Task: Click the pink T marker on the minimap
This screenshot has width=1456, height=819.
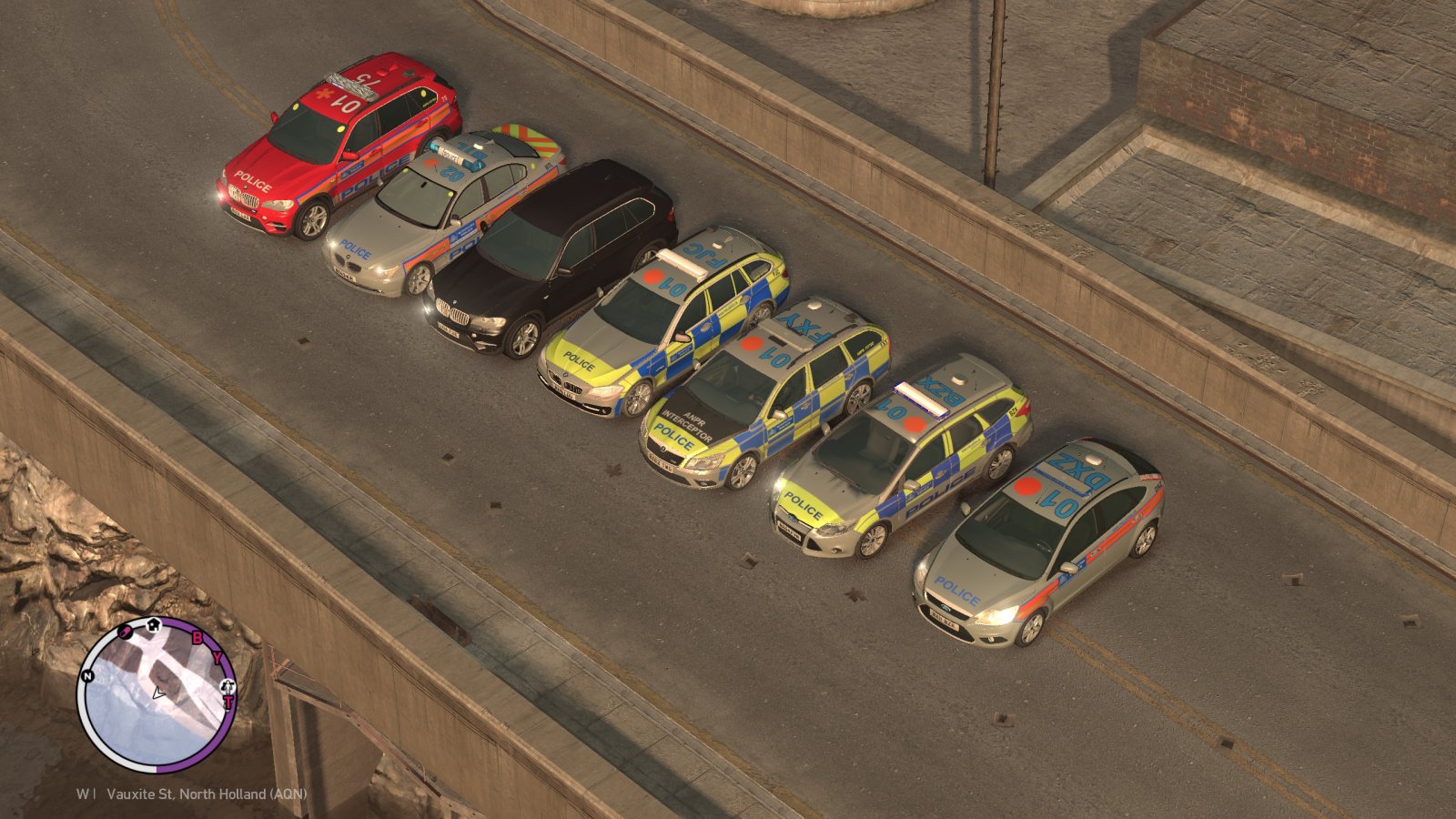Action: (228, 702)
